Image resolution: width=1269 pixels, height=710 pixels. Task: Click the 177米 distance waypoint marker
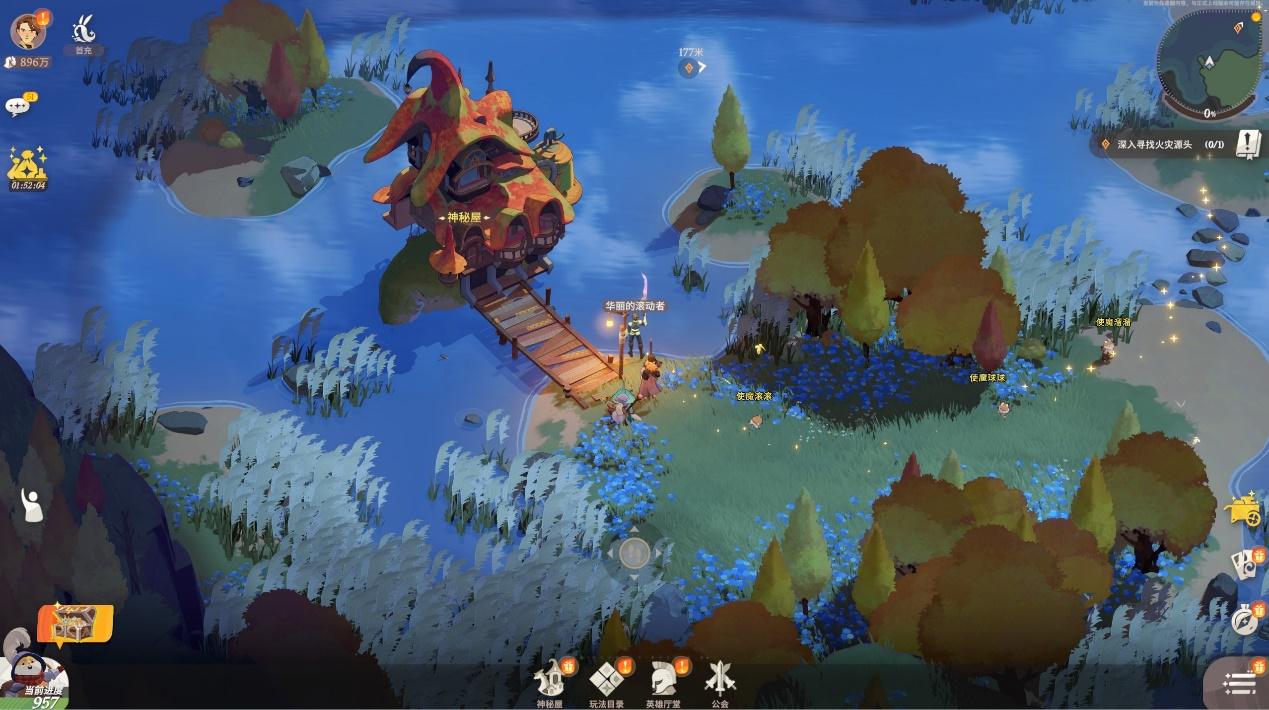click(689, 67)
